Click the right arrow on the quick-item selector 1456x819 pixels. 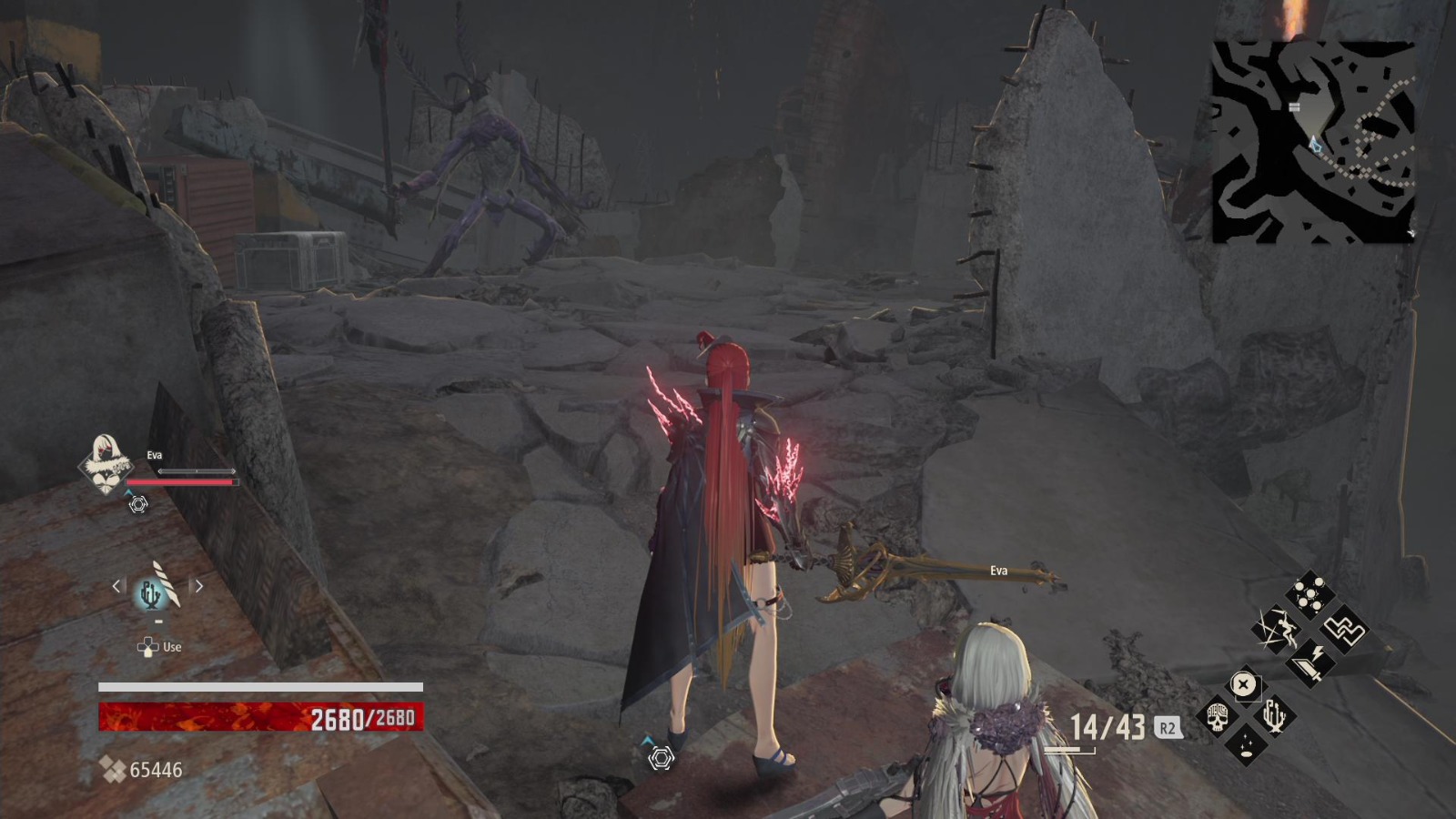point(200,586)
